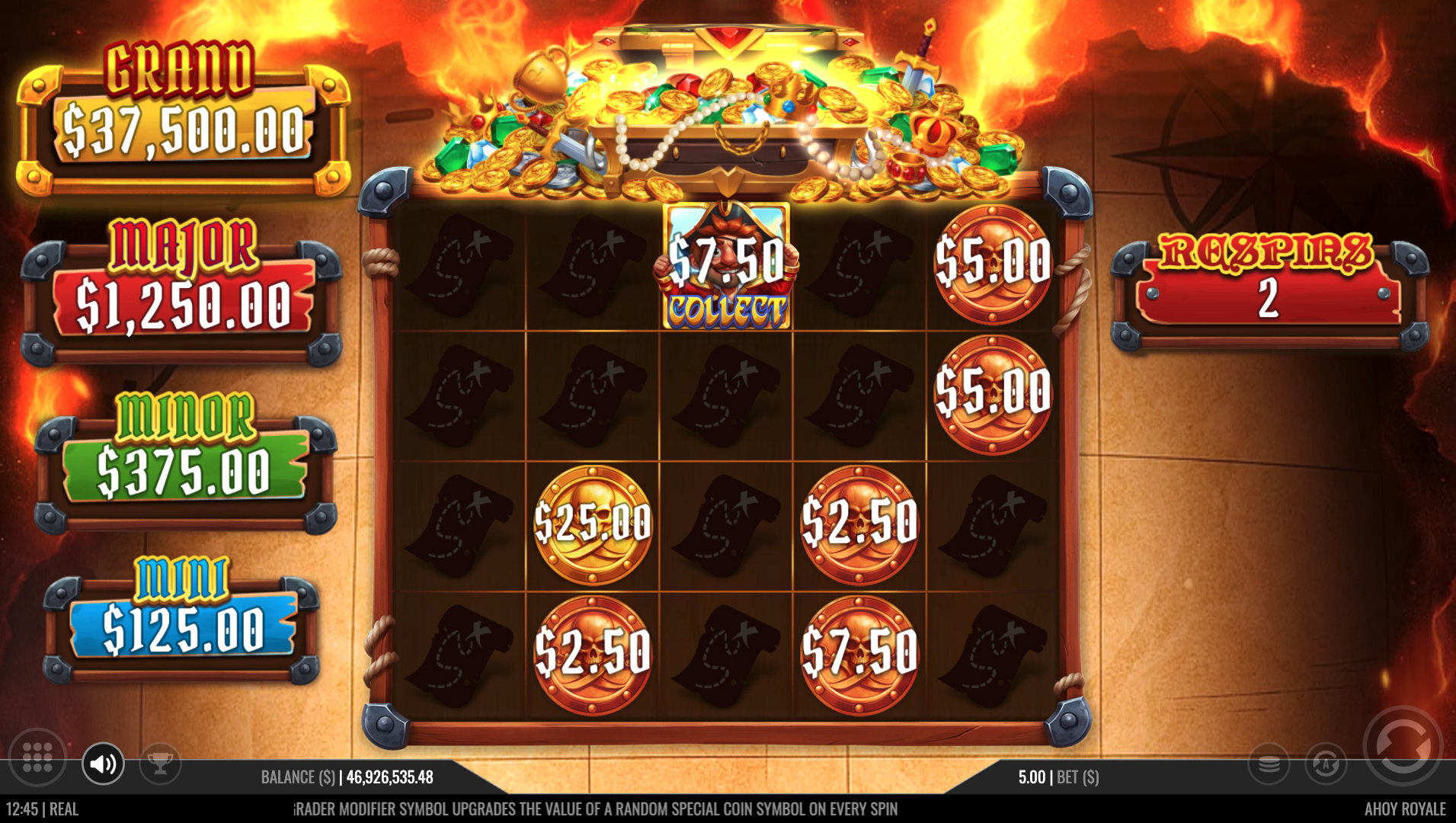The height and width of the screenshot is (823, 1456).
Task: Click the $2.50 coin in the bottom row
Action: point(593,652)
